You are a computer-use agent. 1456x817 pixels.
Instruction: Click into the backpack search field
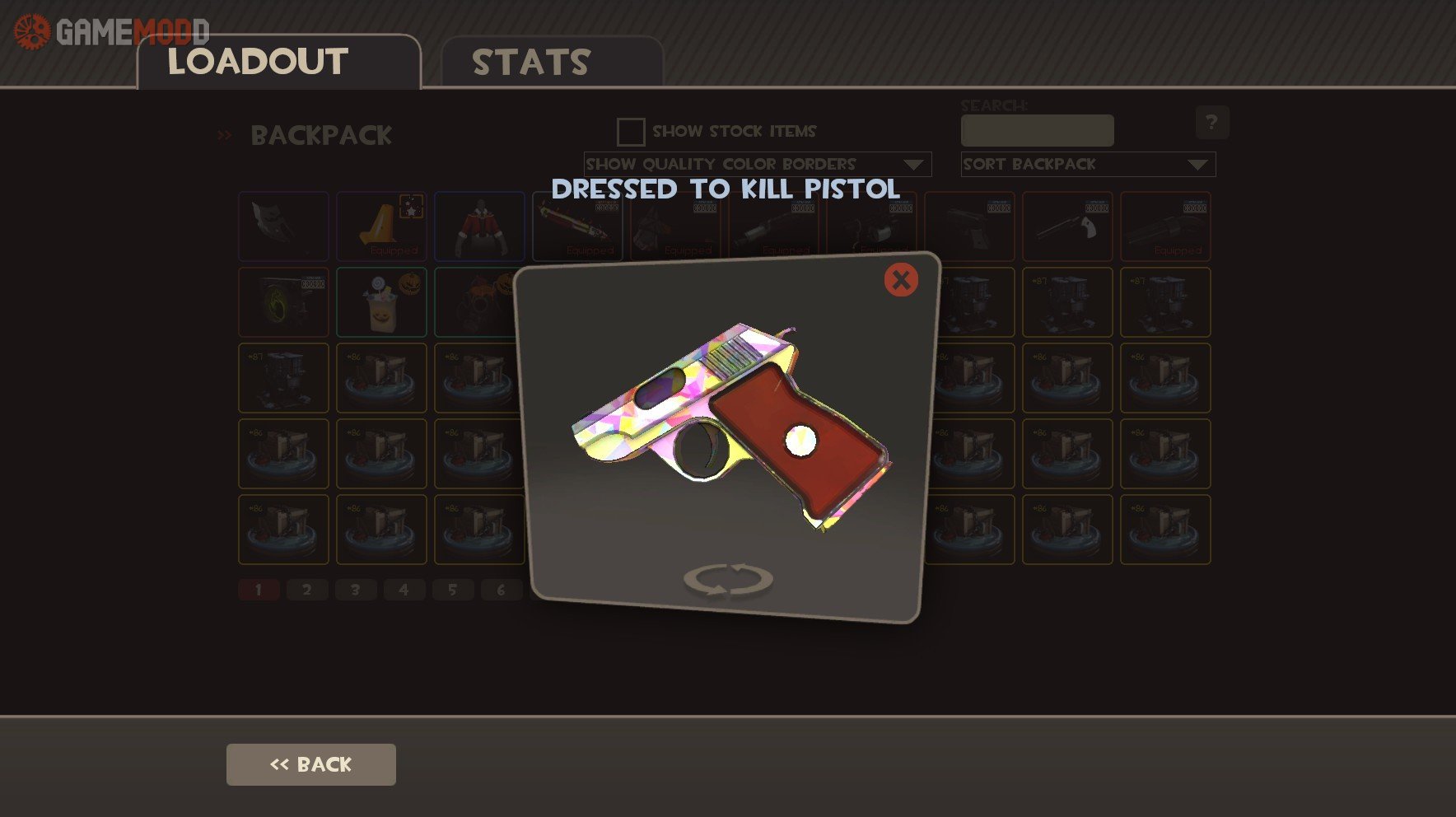pos(1037,131)
